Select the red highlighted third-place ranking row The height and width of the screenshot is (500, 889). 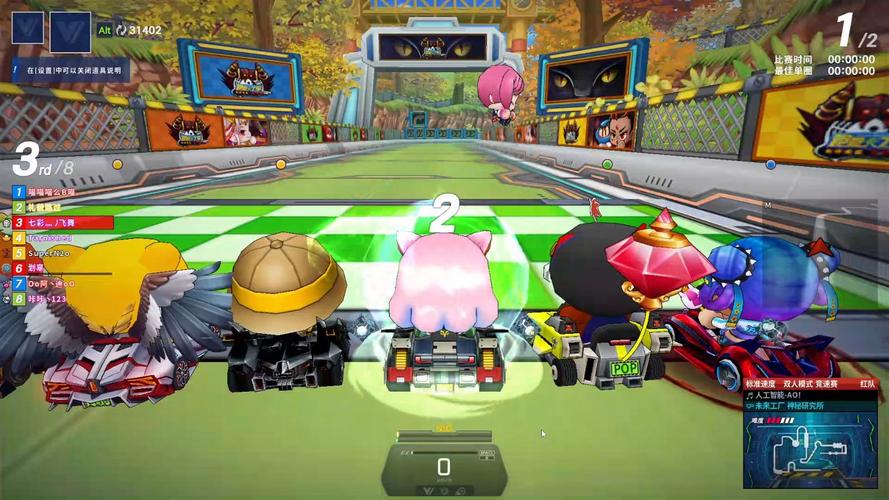(62, 222)
